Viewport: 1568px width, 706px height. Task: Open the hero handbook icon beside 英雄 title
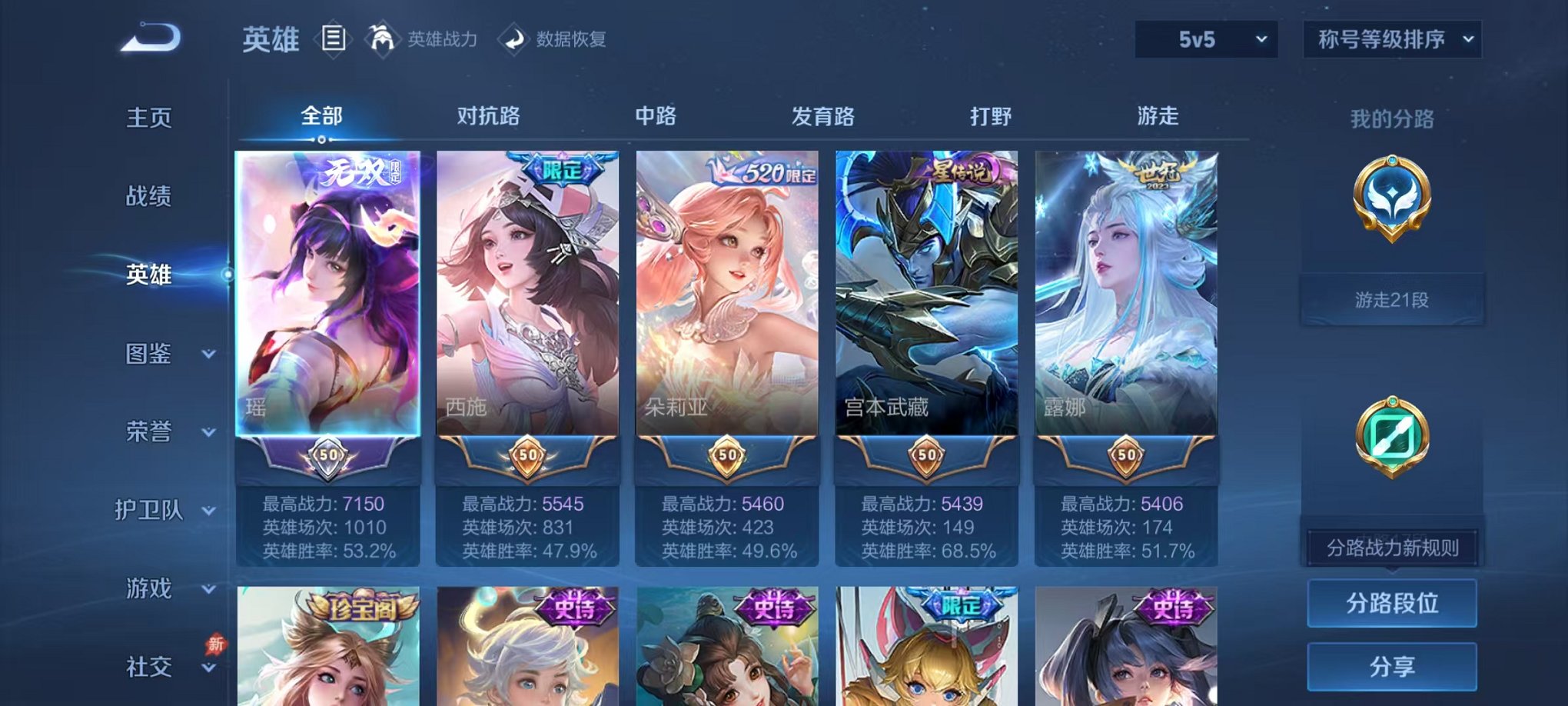(x=334, y=40)
